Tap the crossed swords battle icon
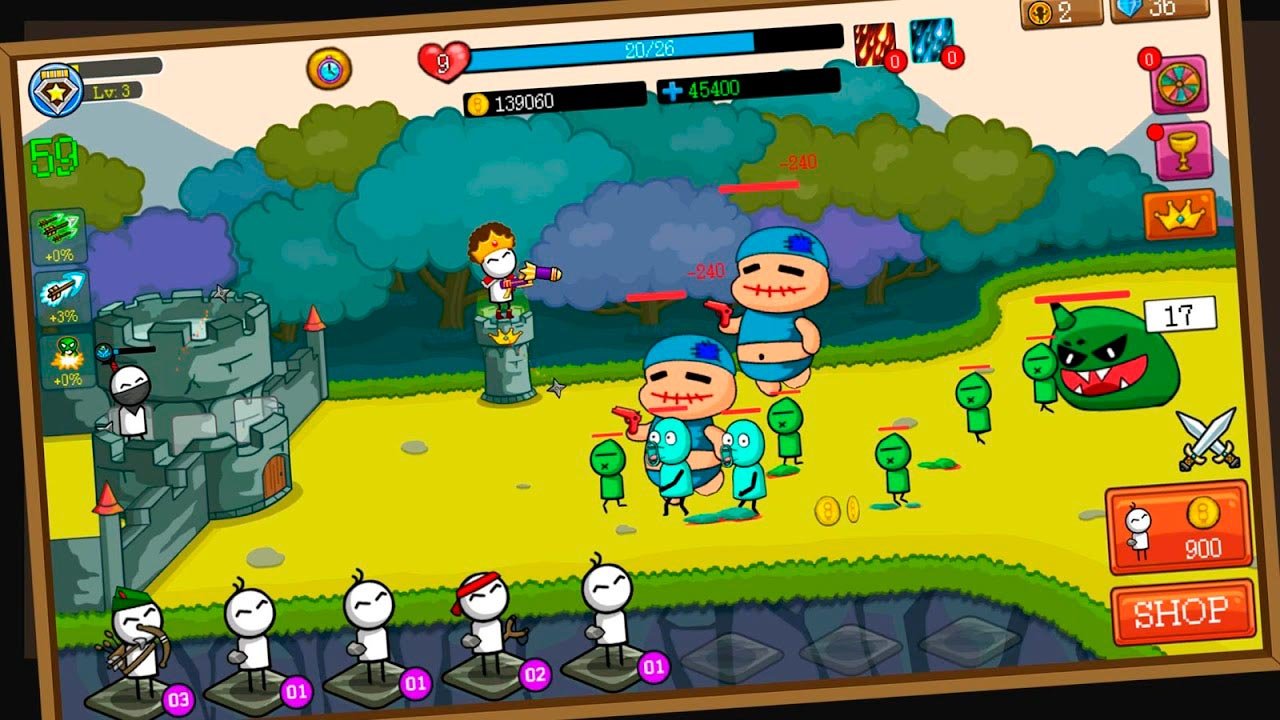Image resolution: width=1280 pixels, height=720 pixels. coord(1209,440)
